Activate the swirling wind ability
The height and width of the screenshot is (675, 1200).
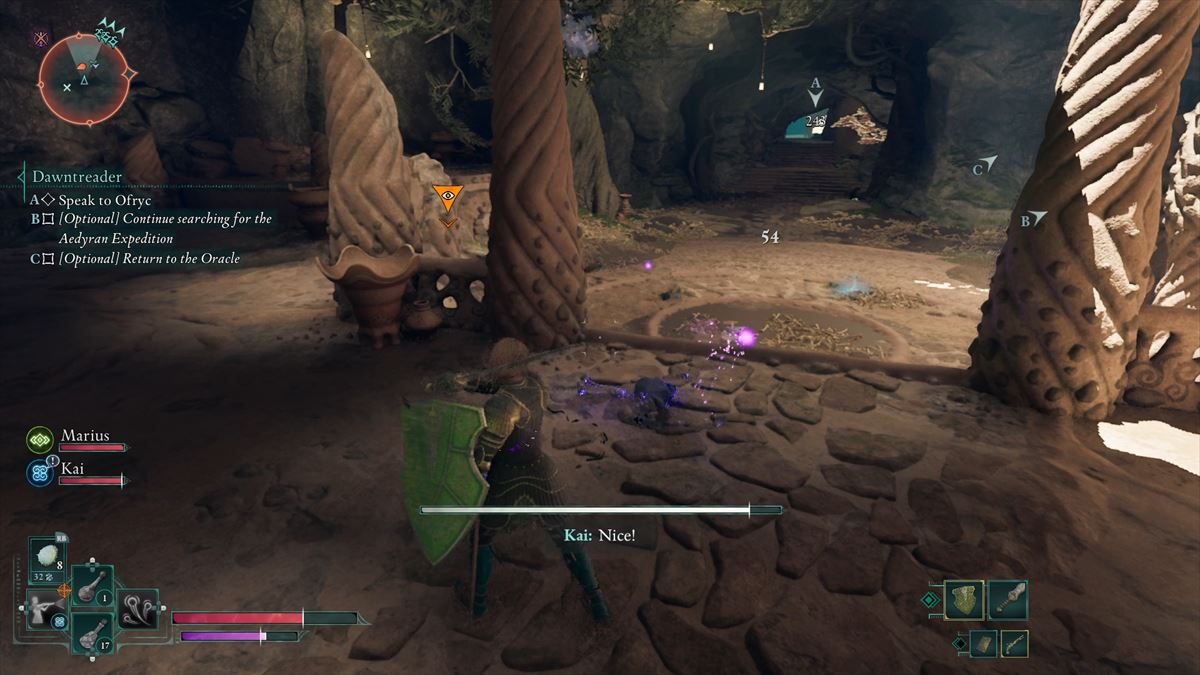[x=137, y=607]
